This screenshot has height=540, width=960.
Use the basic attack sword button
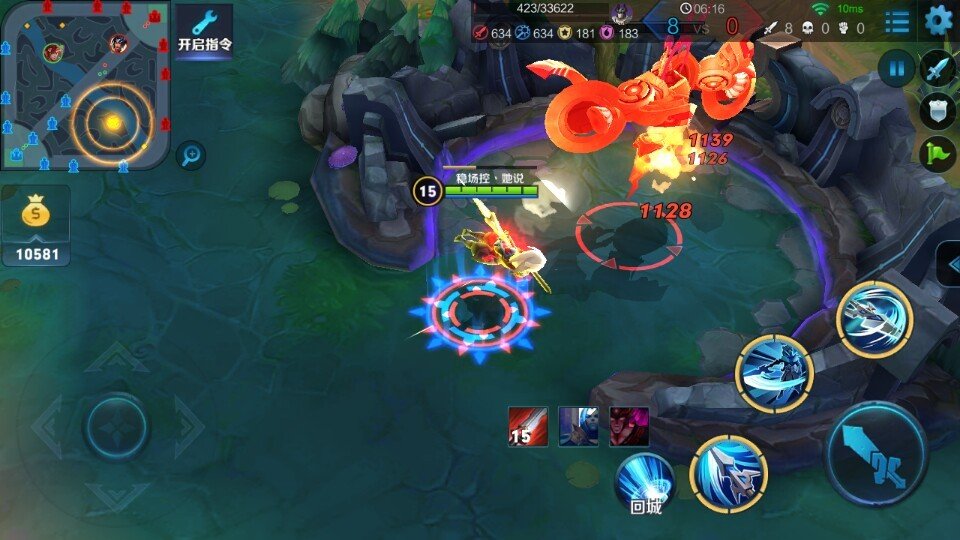coord(877,455)
